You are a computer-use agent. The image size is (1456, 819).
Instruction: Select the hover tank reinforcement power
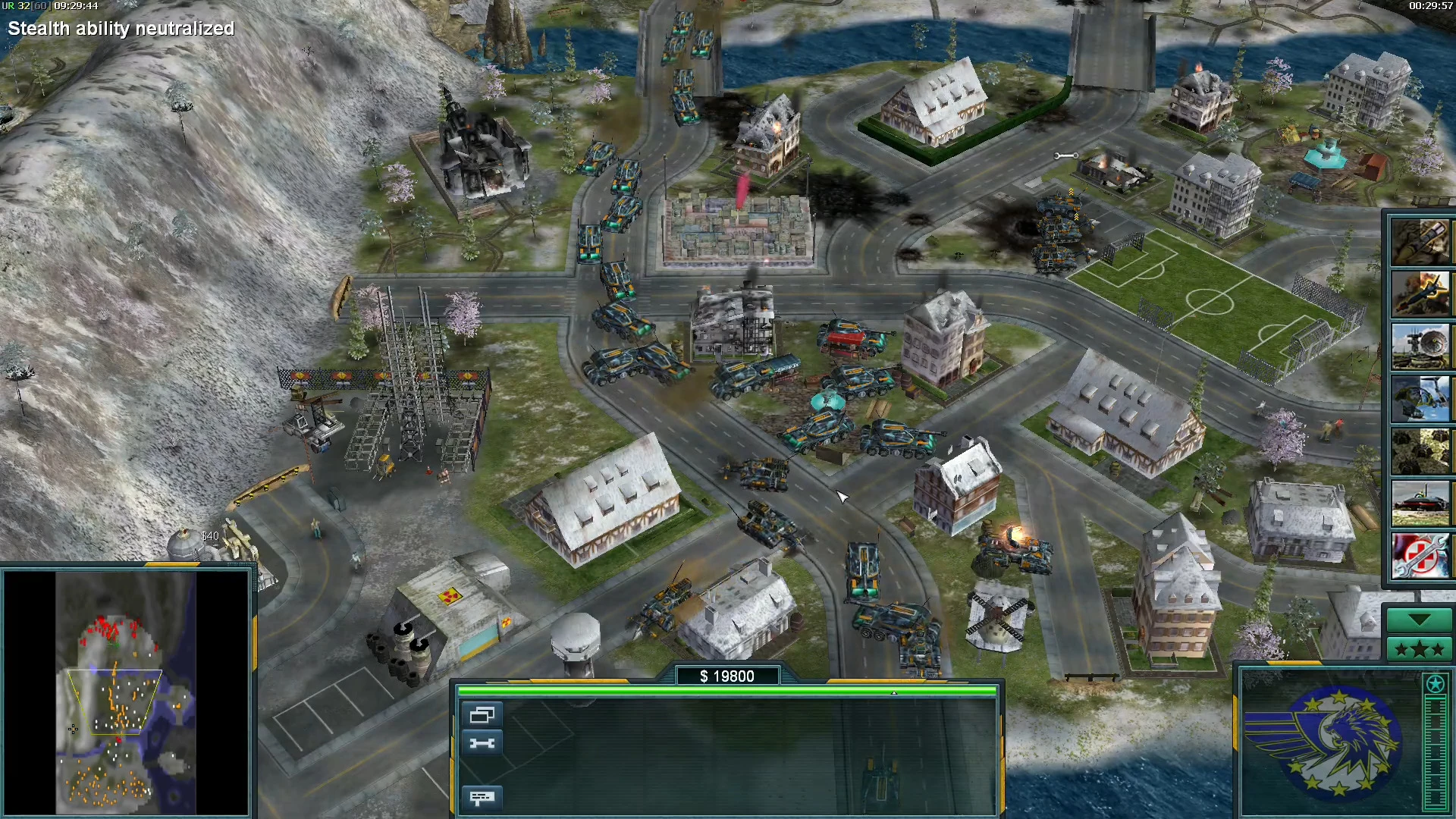1420,504
